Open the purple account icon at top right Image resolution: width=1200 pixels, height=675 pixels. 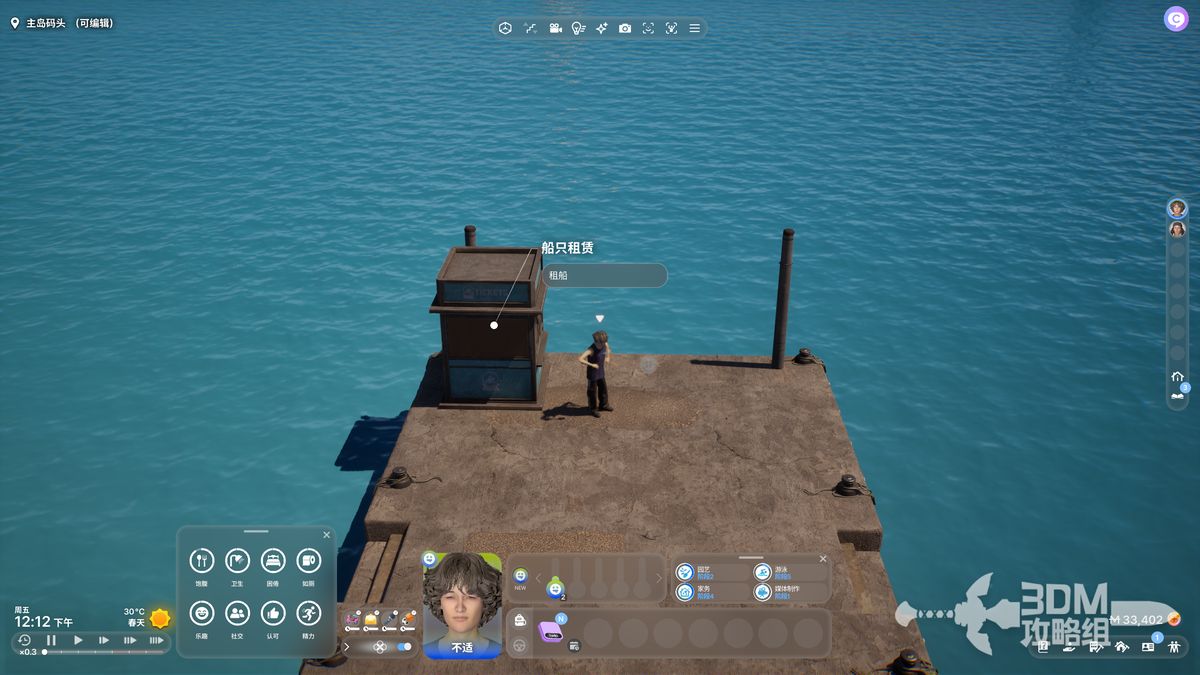1176,19
